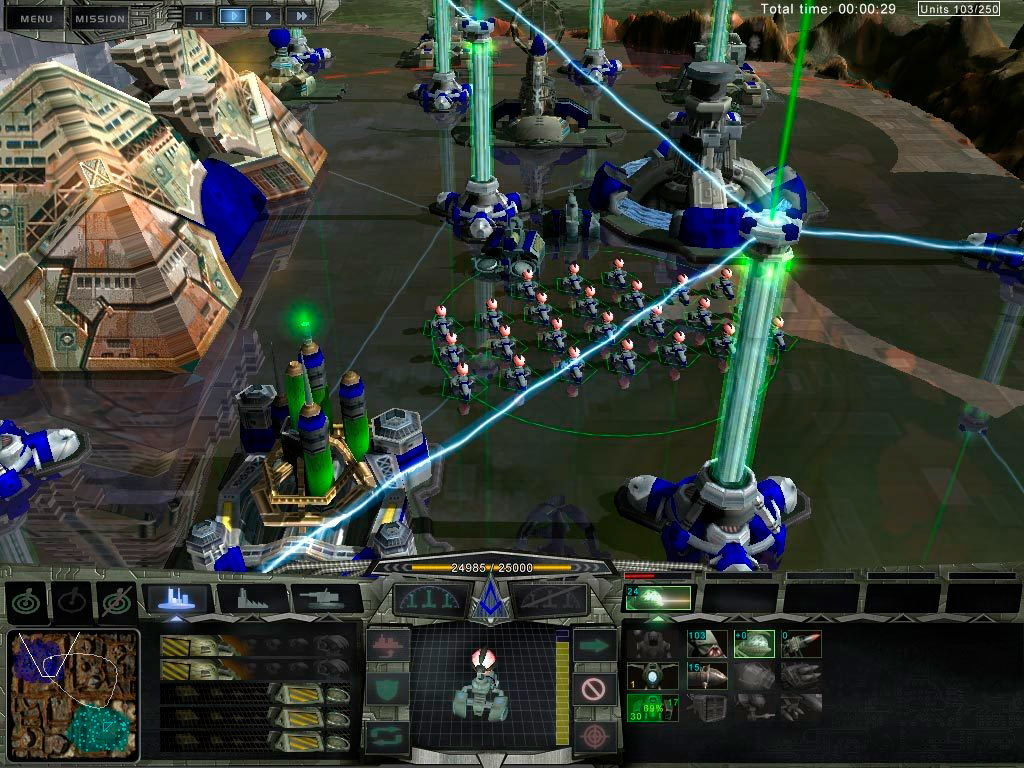Pause the game speed

coord(199,16)
